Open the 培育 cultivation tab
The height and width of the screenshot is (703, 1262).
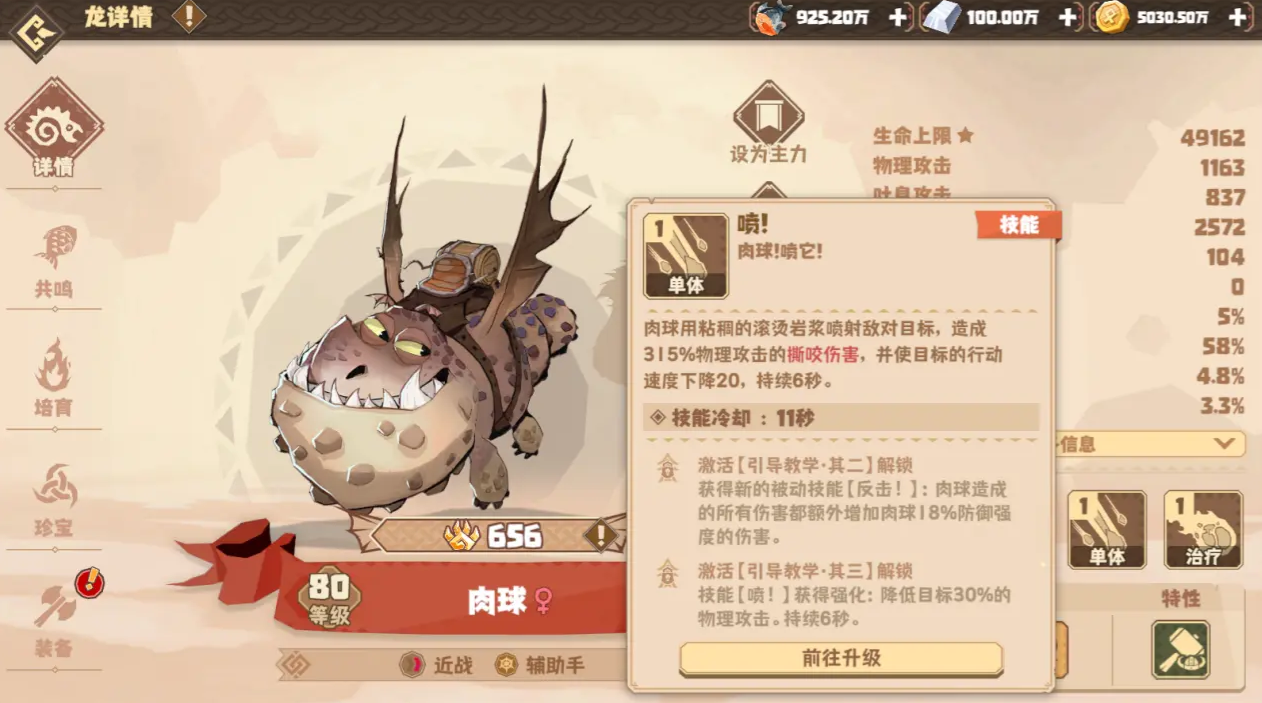click(x=54, y=378)
